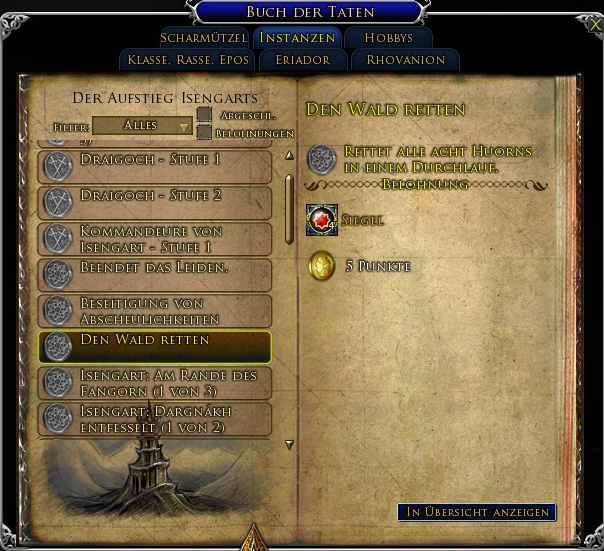
Task: Switch to the Scharmützel tab
Action: click(203, 38)
